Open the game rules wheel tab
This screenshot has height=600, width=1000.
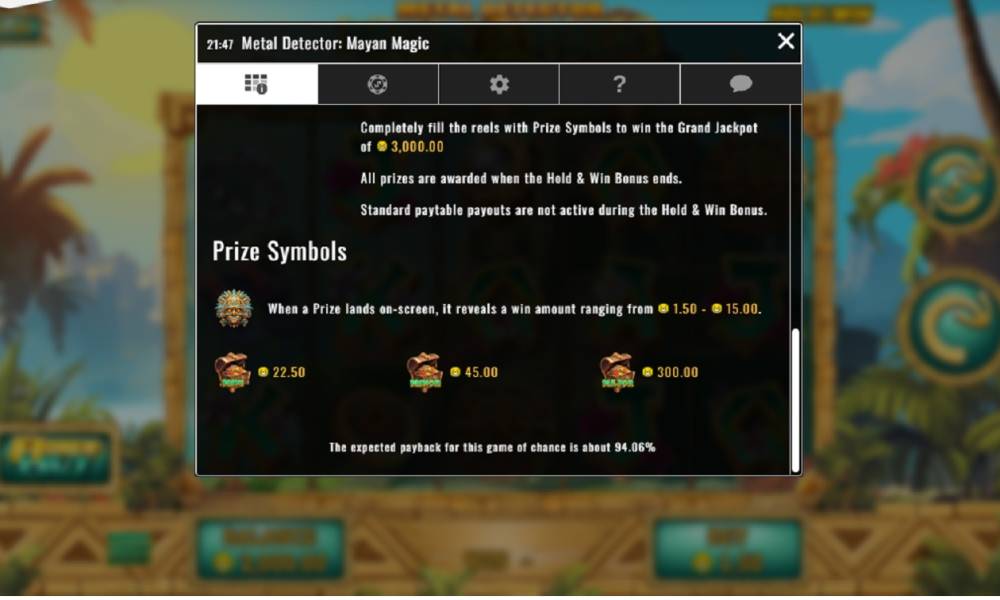377,84
